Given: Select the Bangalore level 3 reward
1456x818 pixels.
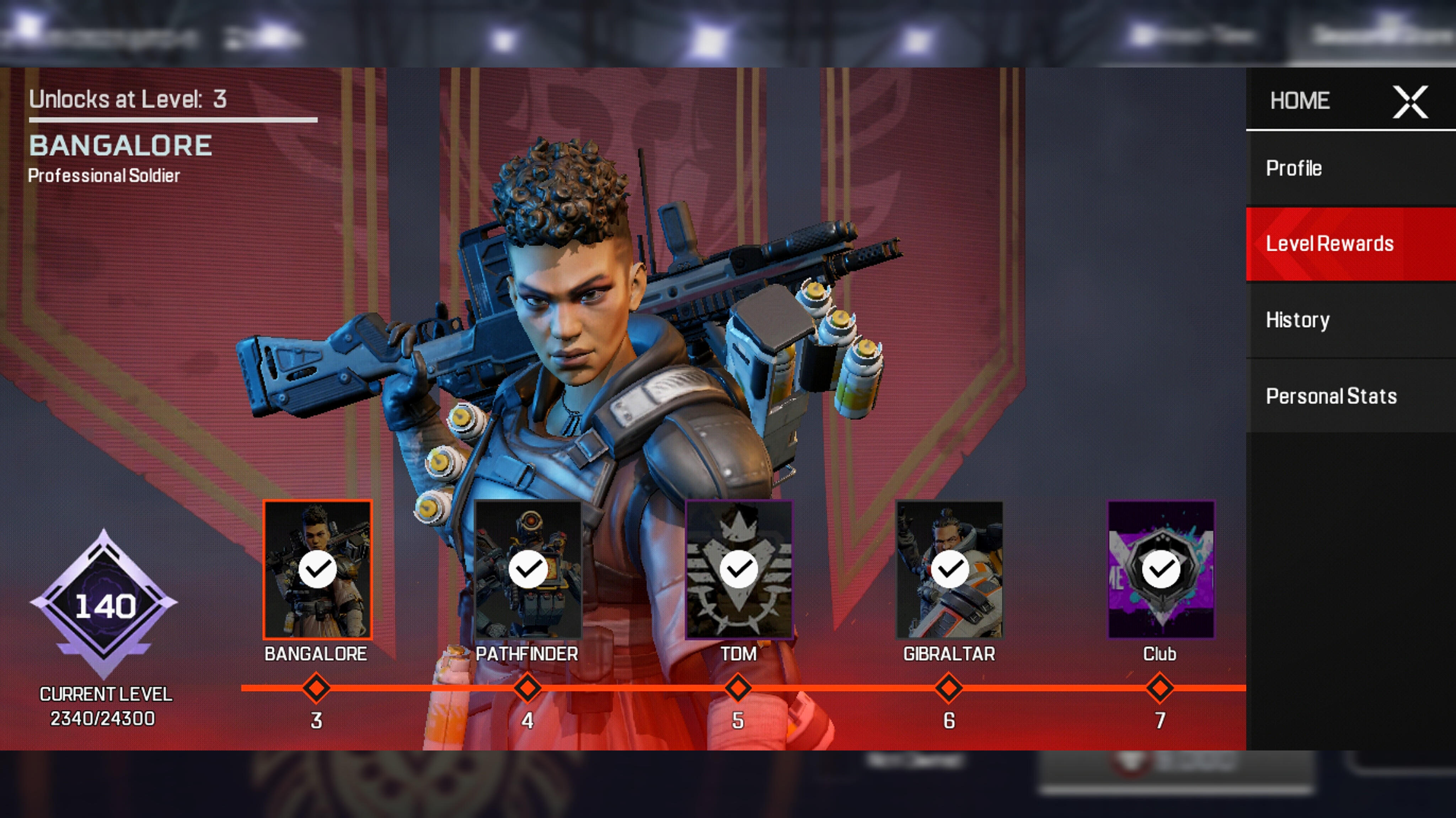Looking at the screenshot, I should (317, 569).
